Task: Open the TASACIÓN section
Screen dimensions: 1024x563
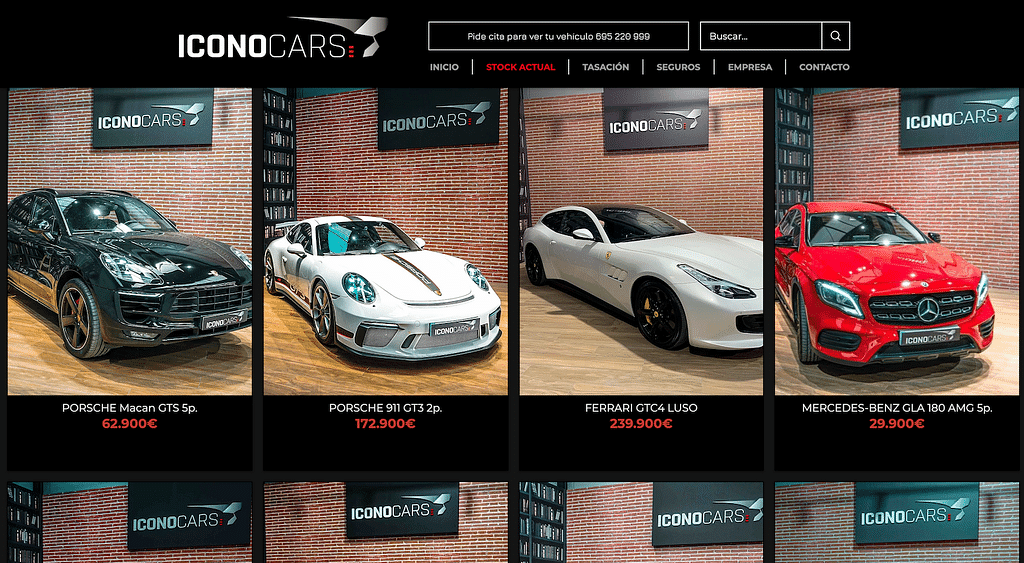Action: tap(605, 67)
